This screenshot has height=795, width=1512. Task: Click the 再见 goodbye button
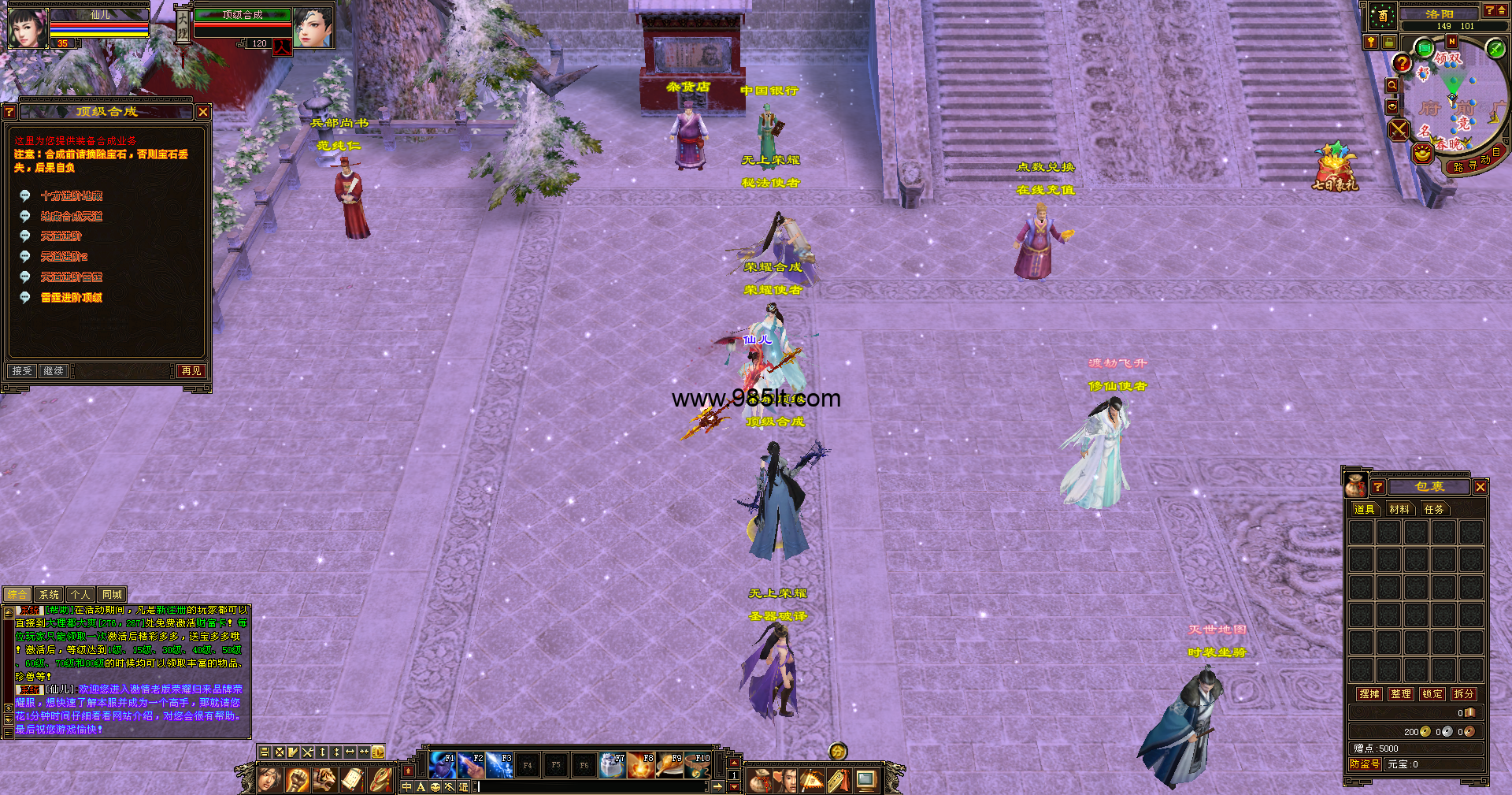[191, 370]
